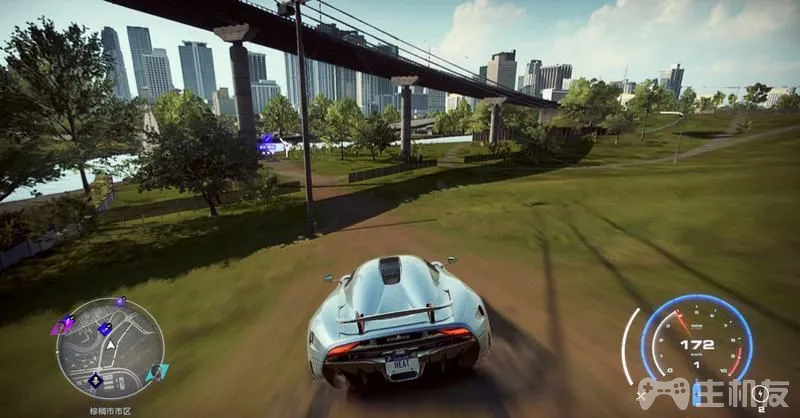The width and height of the screenshot is (800, 418).
Task: Select the blue square marker above player arrow
Action: coord(104,328)
